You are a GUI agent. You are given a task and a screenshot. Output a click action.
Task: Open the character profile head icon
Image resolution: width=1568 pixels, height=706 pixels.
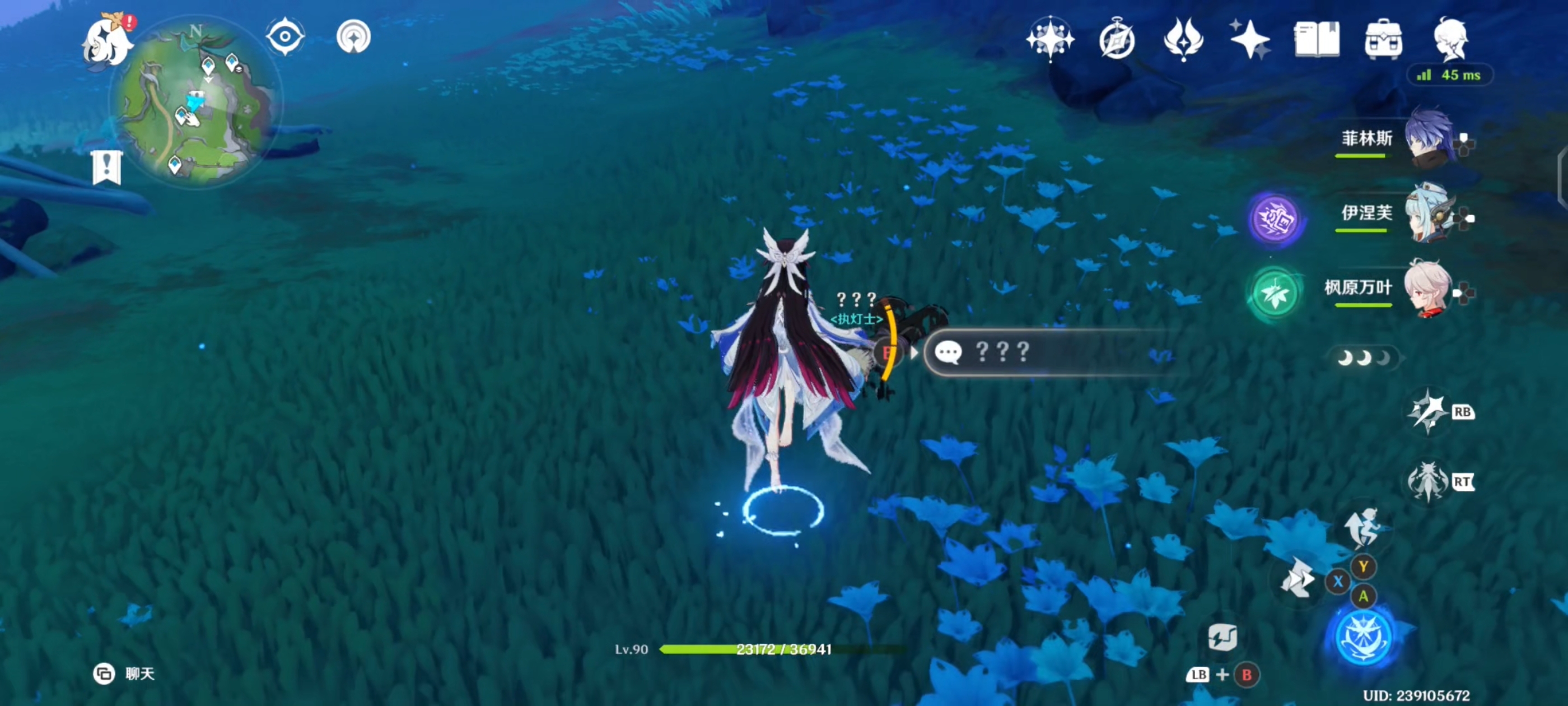coord(1451,40)
